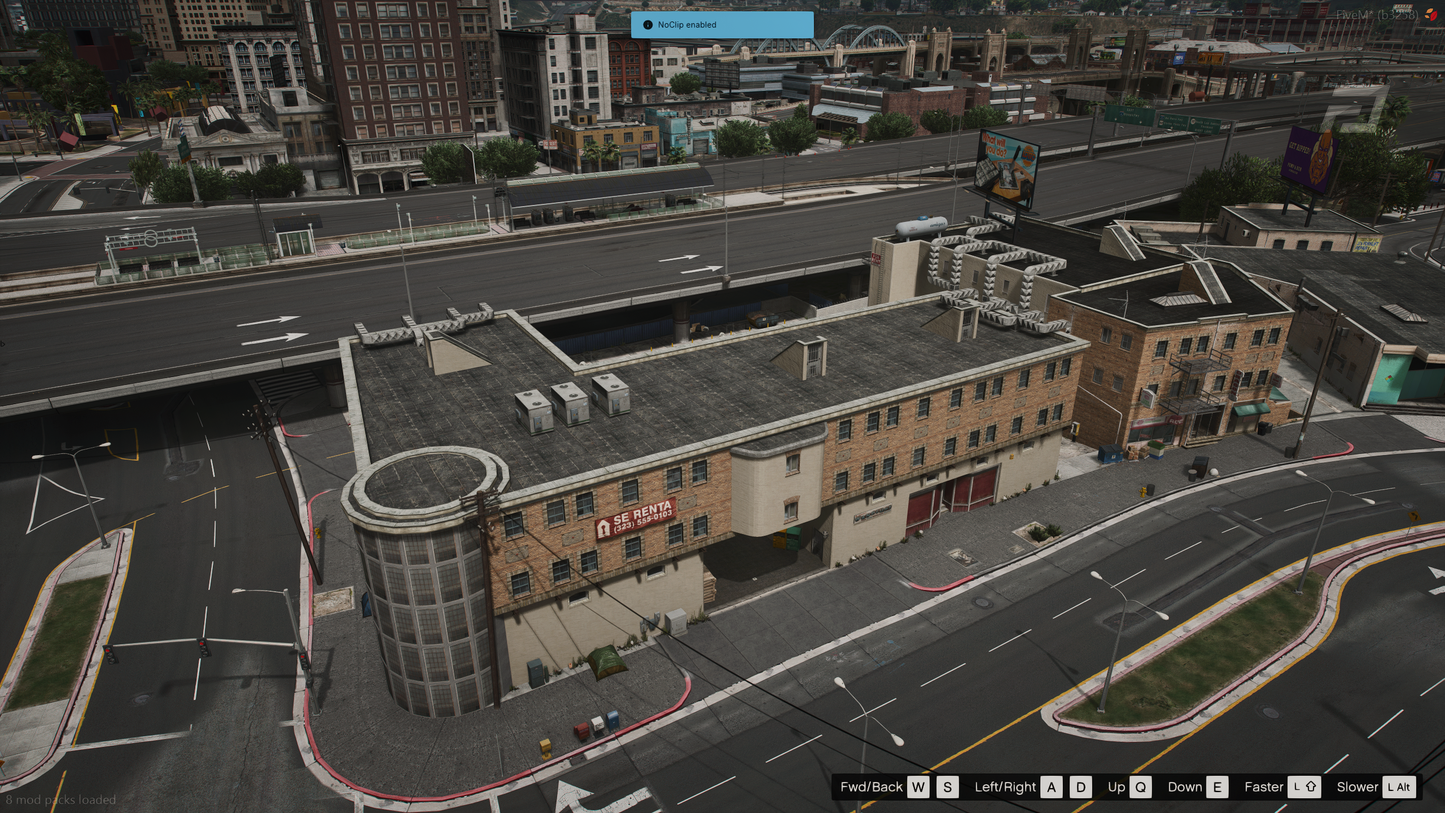
Task: Select the W key badge for Fwd/Back
Action: [918, 787]
